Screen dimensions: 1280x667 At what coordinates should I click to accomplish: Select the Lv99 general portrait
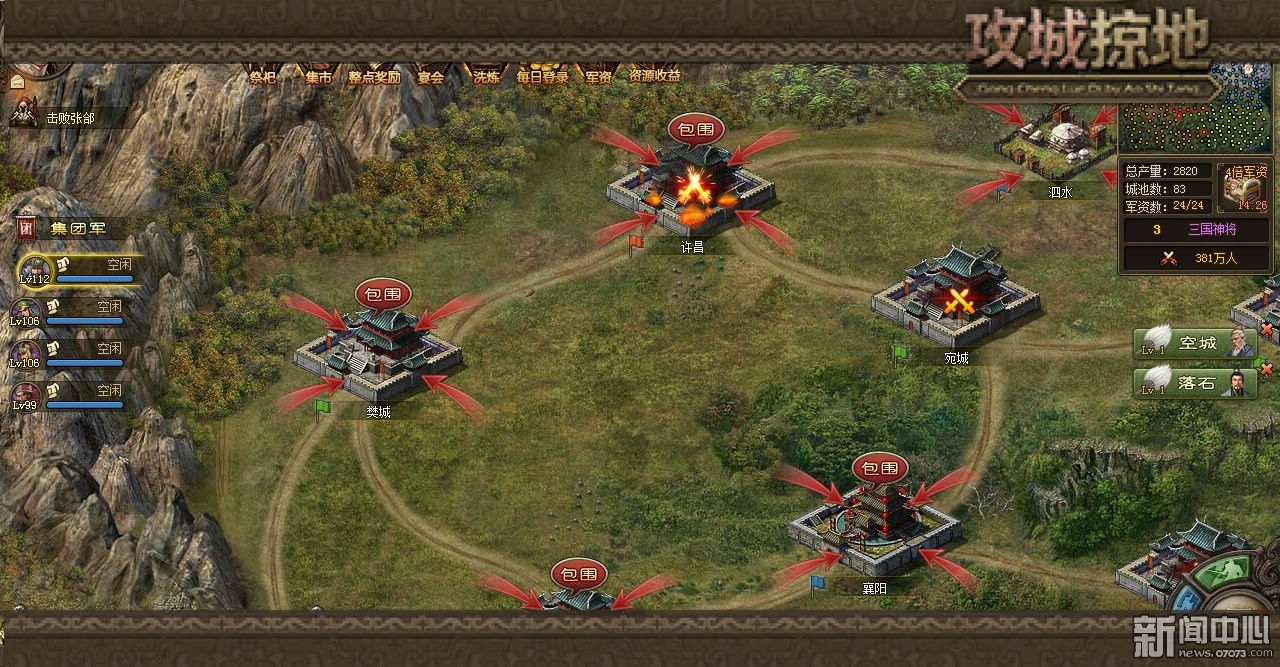[x=26, y=395]
